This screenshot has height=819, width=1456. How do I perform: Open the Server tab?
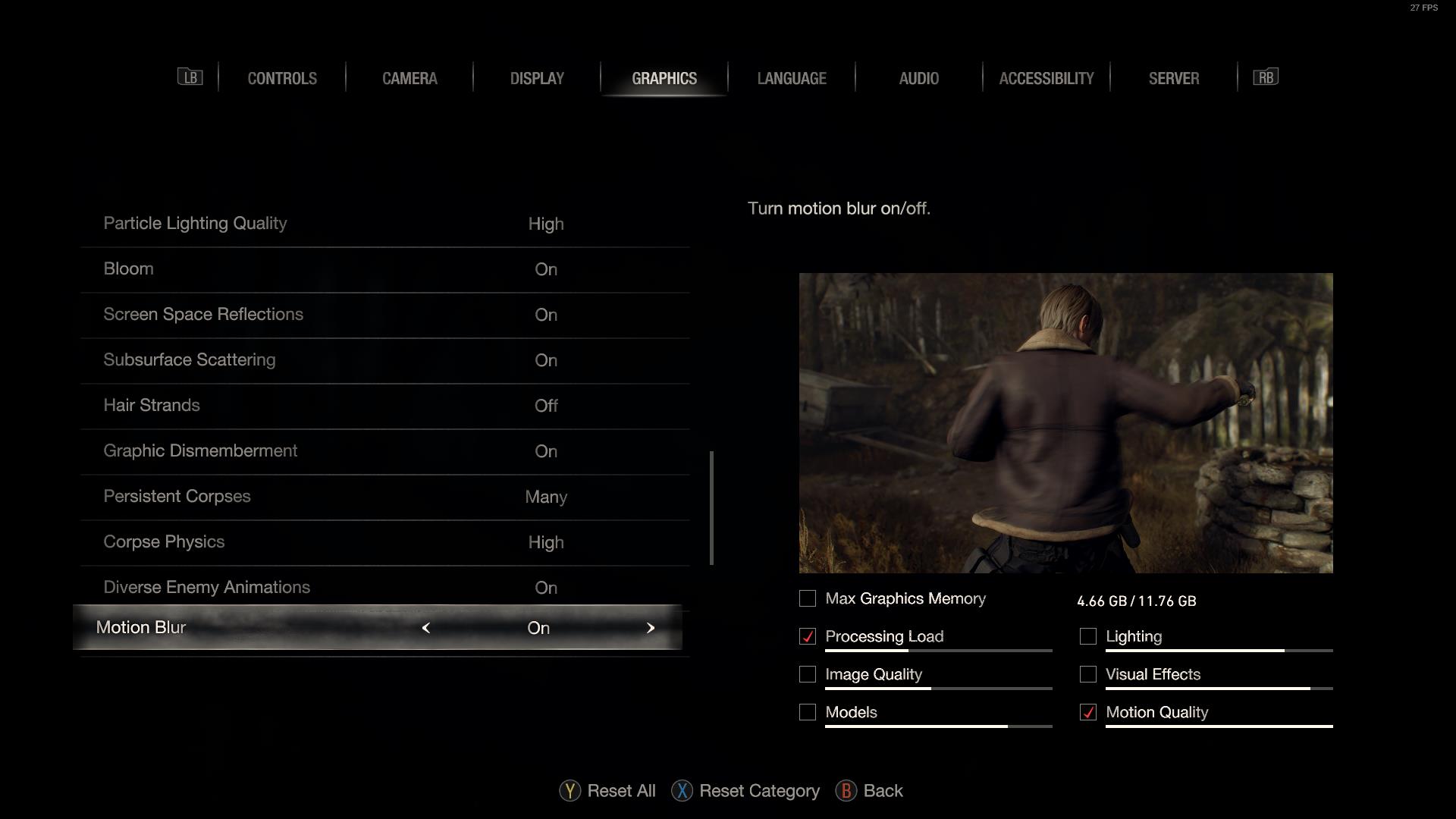click(1173, 78)
